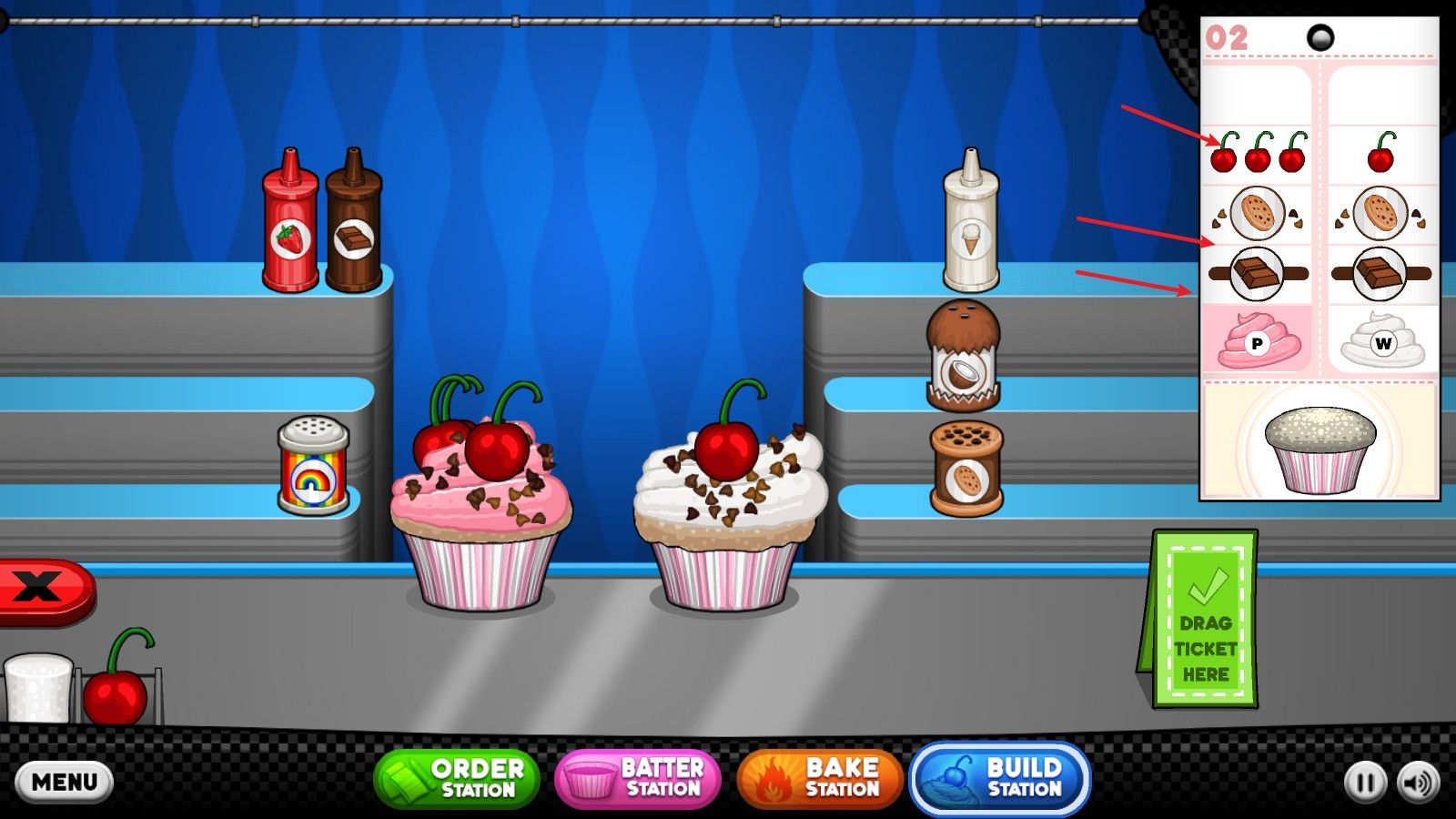The height and width of the screenshot is (819, 1456).
Task: Grab a marshmallow from the topping bin
Action: tap(38, 687)
